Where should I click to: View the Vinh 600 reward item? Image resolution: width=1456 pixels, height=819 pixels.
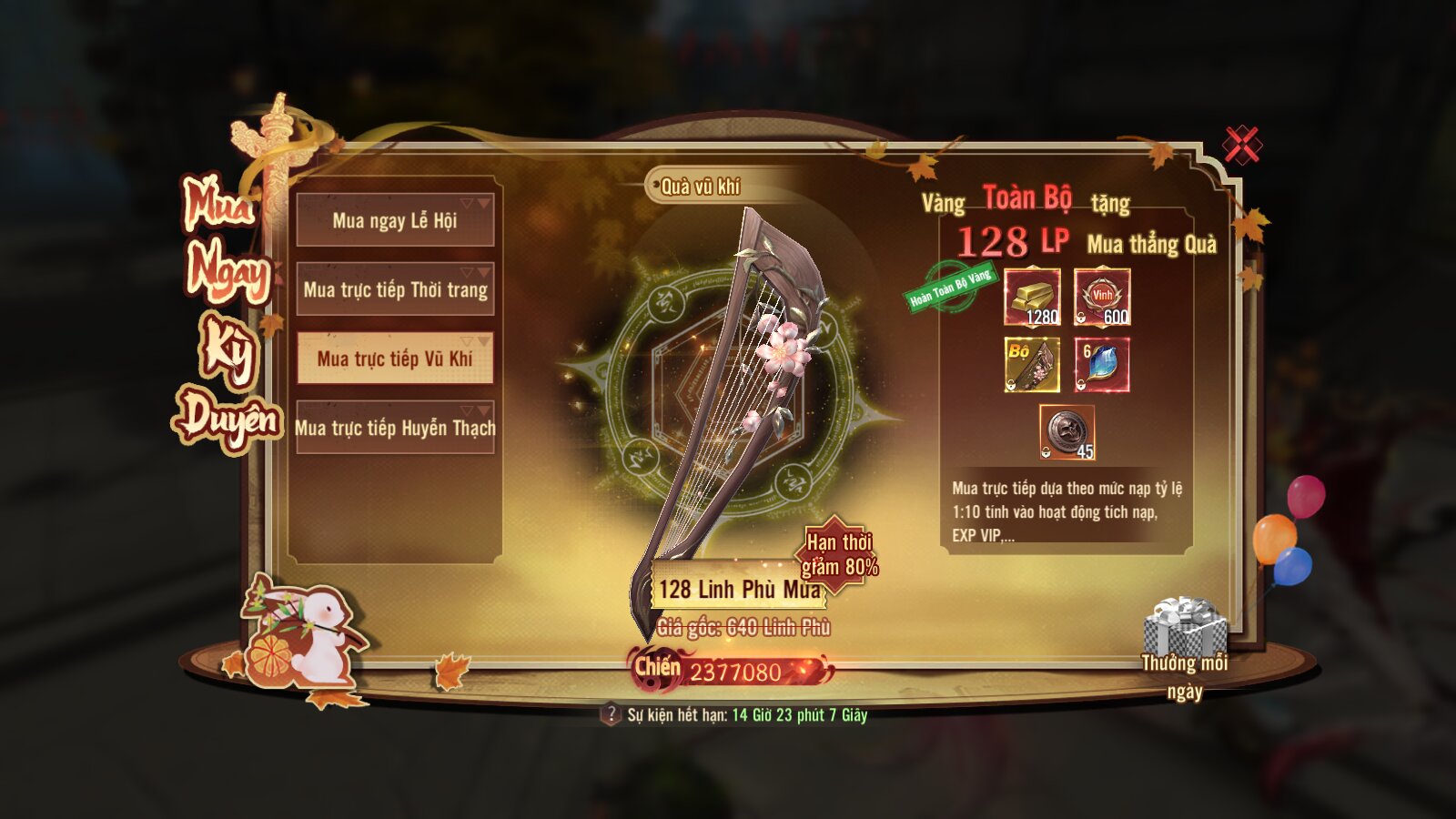point(1102,297)
